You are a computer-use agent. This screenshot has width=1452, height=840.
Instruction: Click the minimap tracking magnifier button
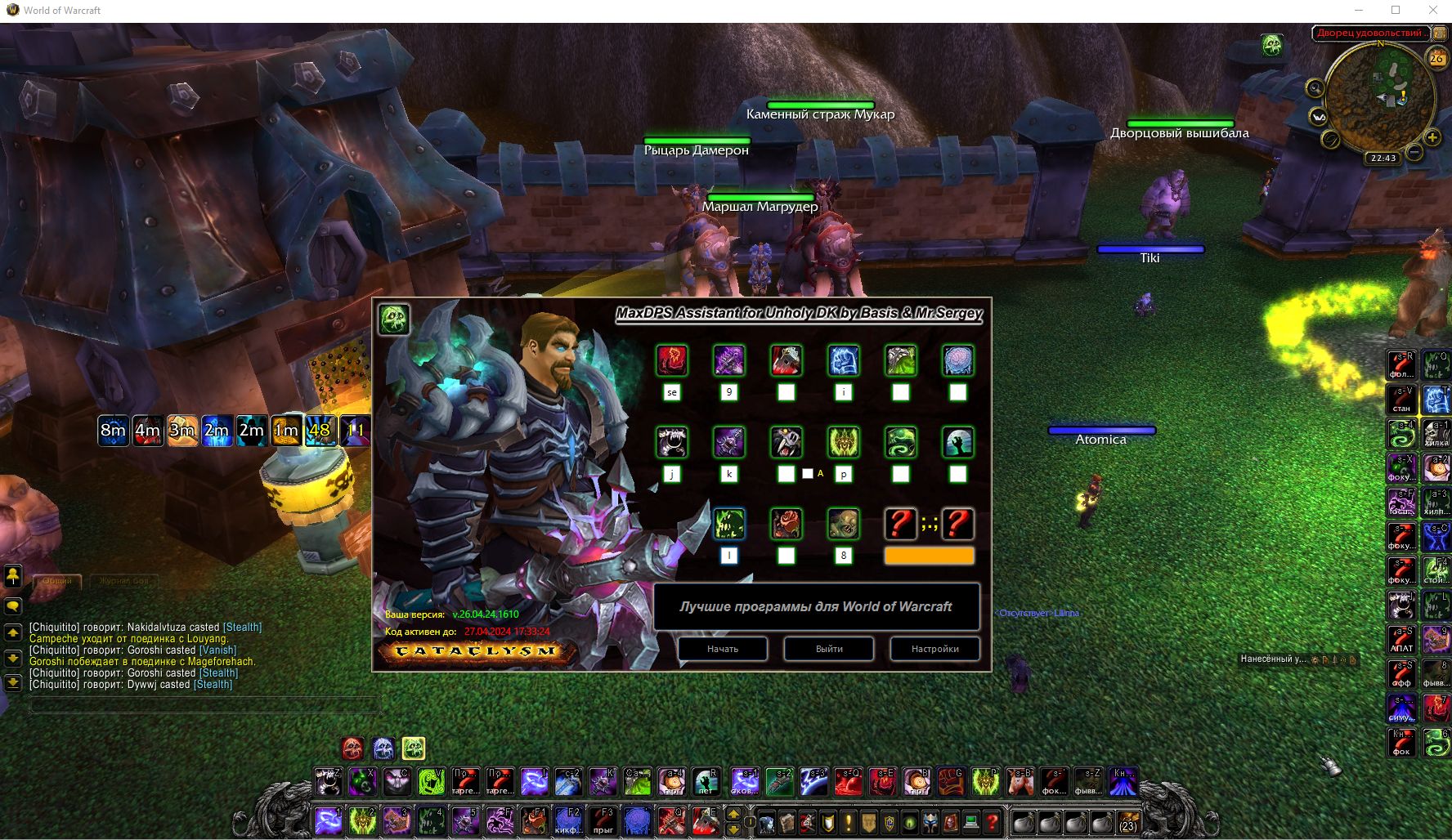point(1315,88)
